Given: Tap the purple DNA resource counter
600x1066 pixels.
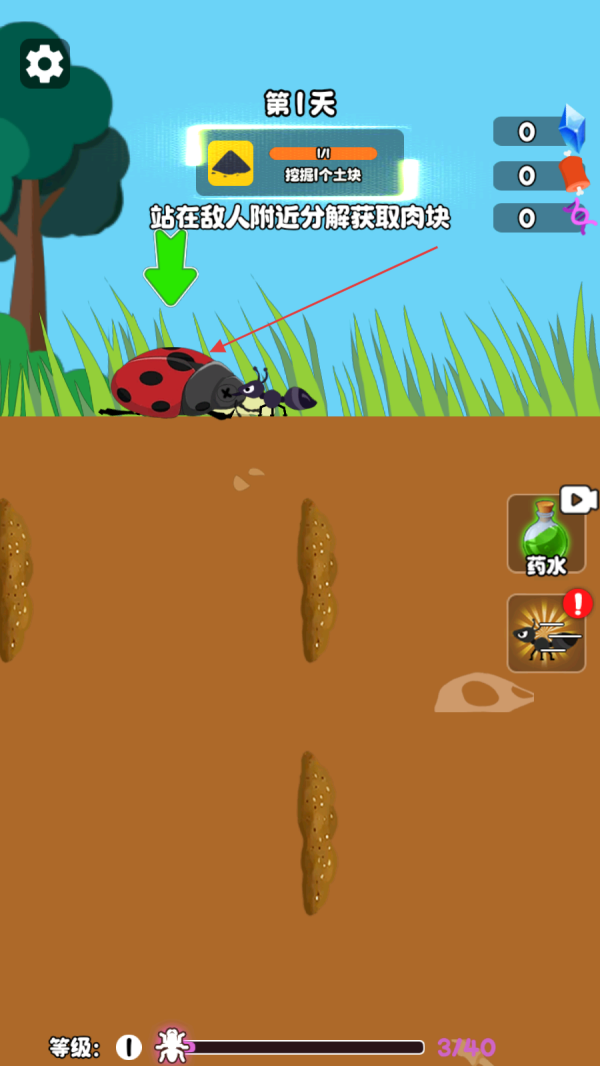Looking at the screenshot, I should point(540,218).
